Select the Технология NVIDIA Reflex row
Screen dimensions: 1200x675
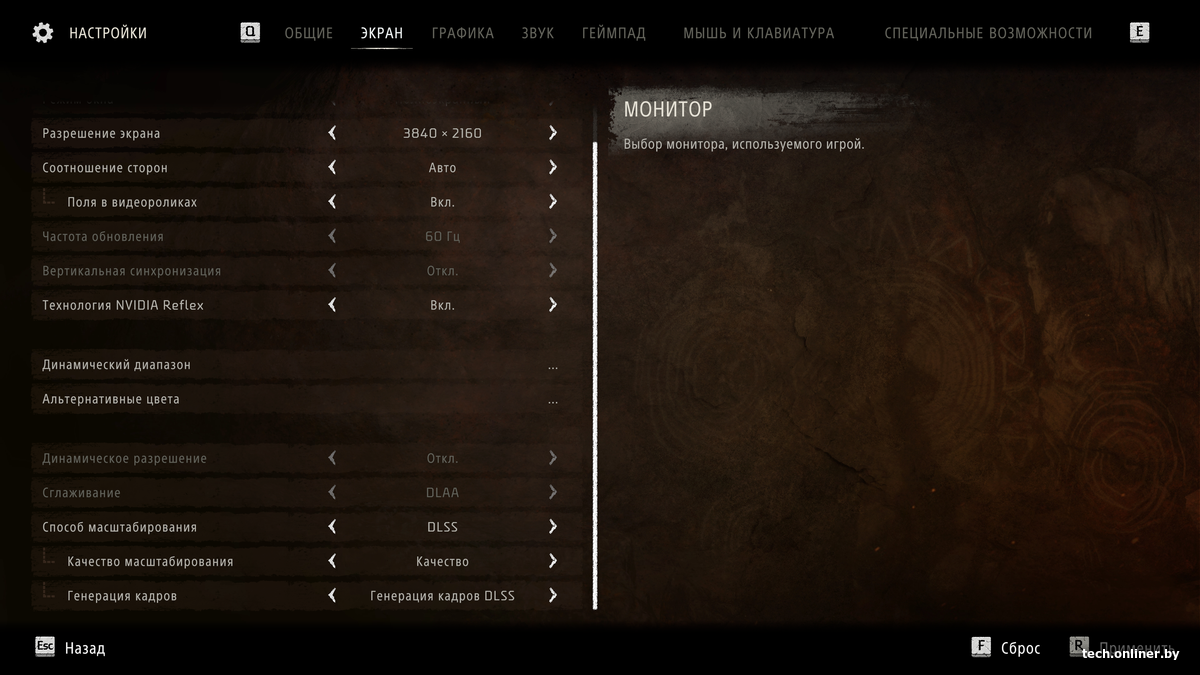[x=180, y=305]
